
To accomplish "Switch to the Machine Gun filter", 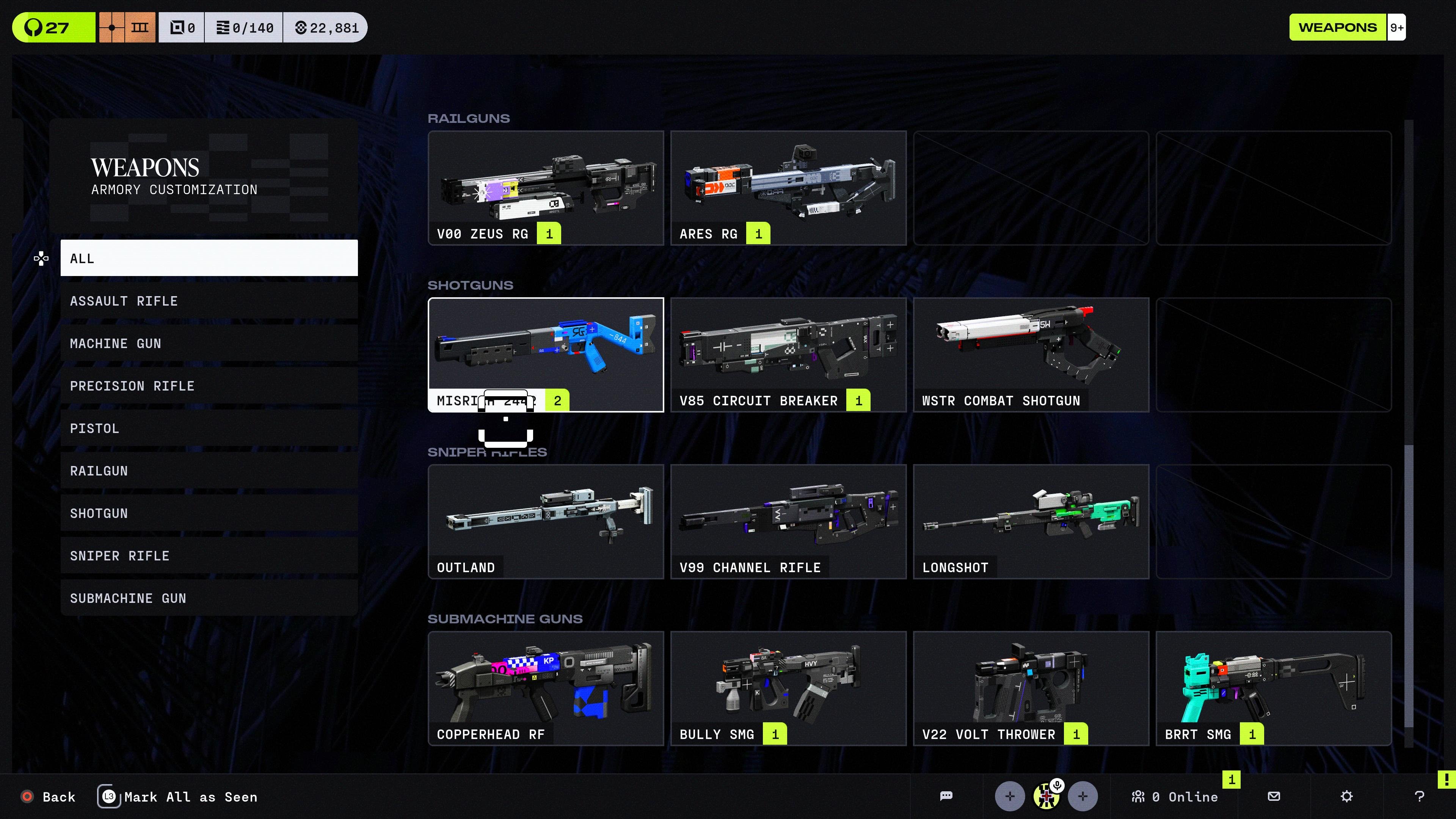I will pos(209,344).
